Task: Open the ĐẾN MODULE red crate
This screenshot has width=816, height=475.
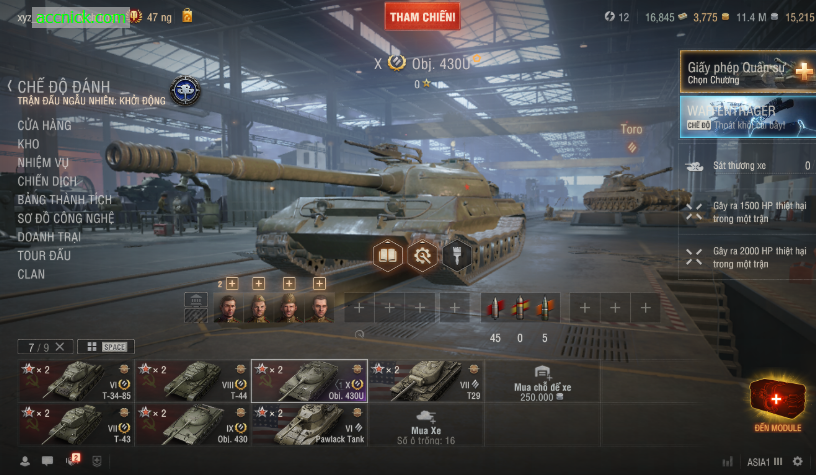Action: point(778,405)
